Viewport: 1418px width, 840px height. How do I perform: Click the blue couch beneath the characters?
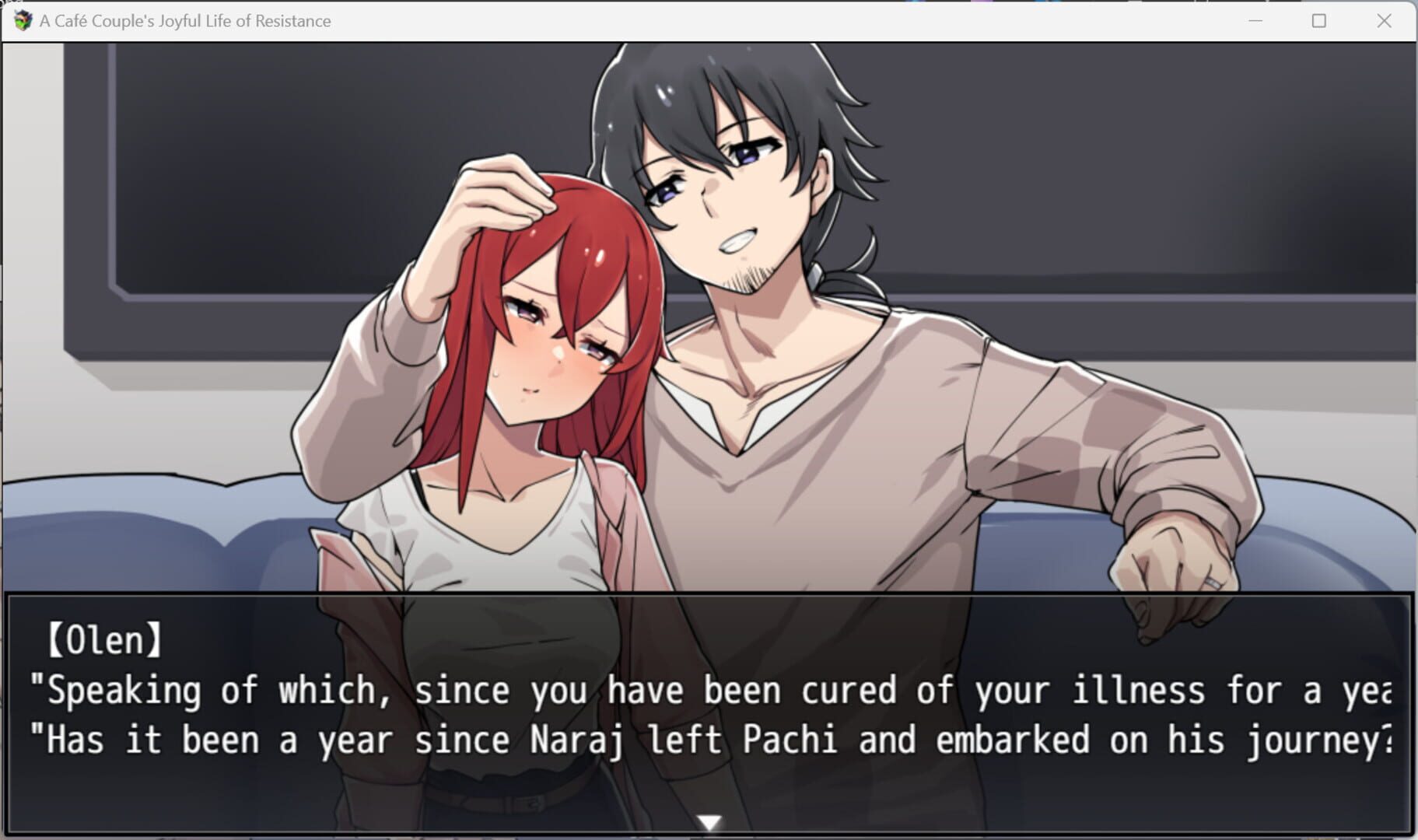pos(156,544)
